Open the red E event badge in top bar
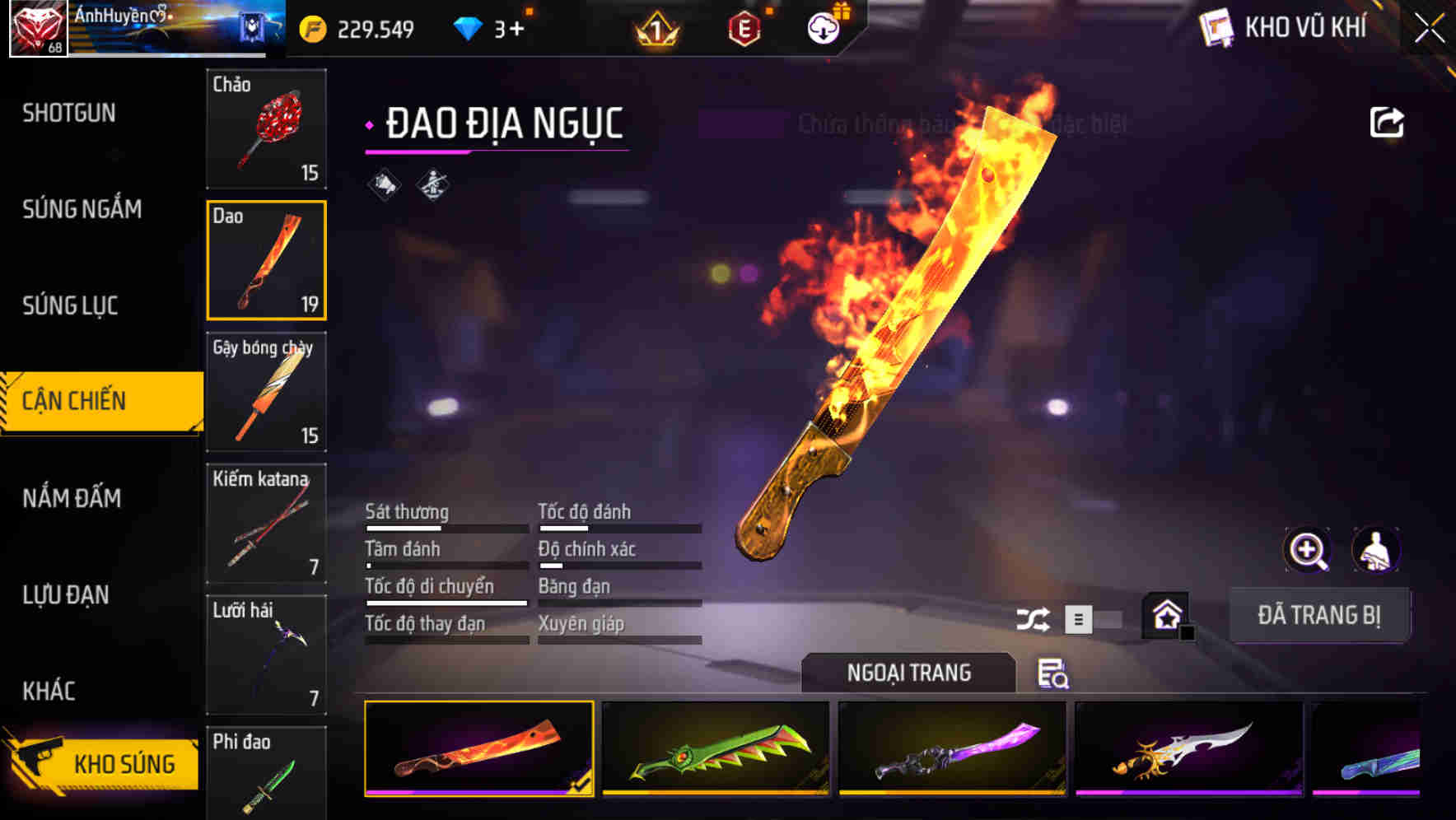 [744, 27]
